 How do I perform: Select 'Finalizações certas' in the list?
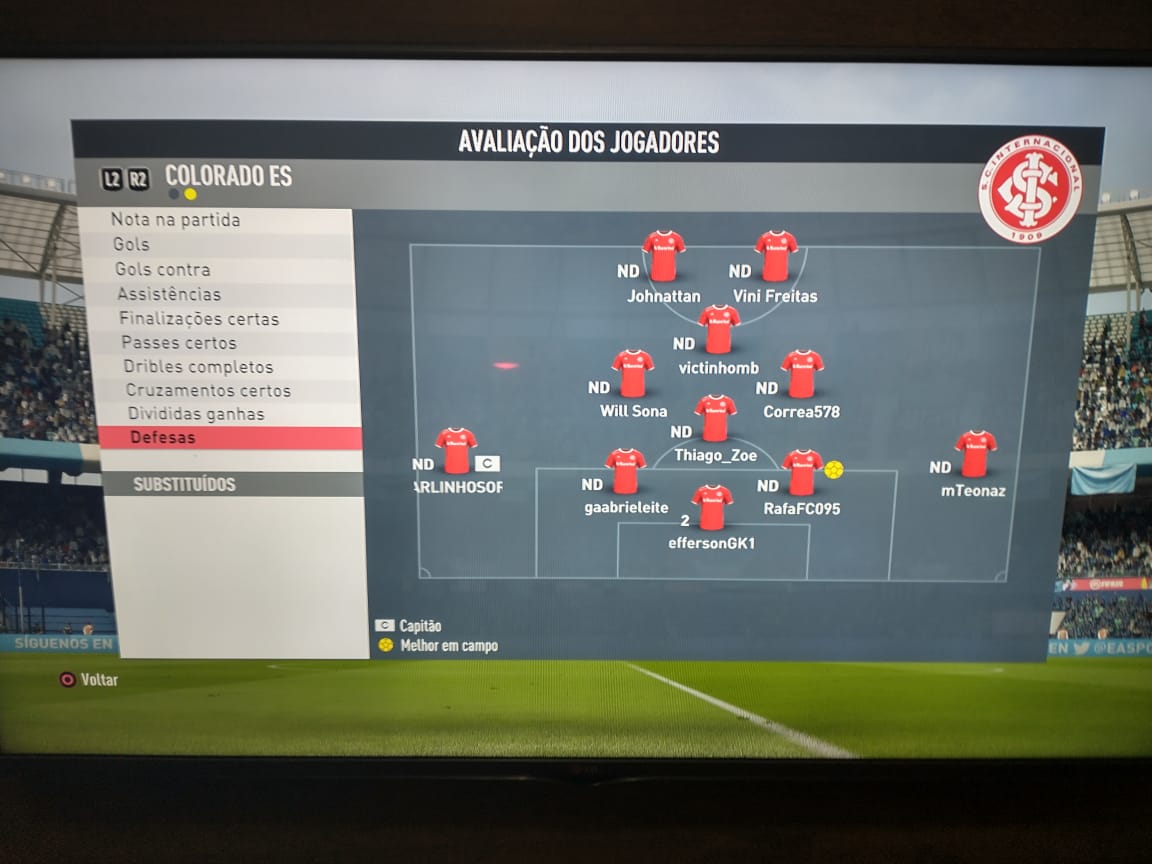click(199, 319)
